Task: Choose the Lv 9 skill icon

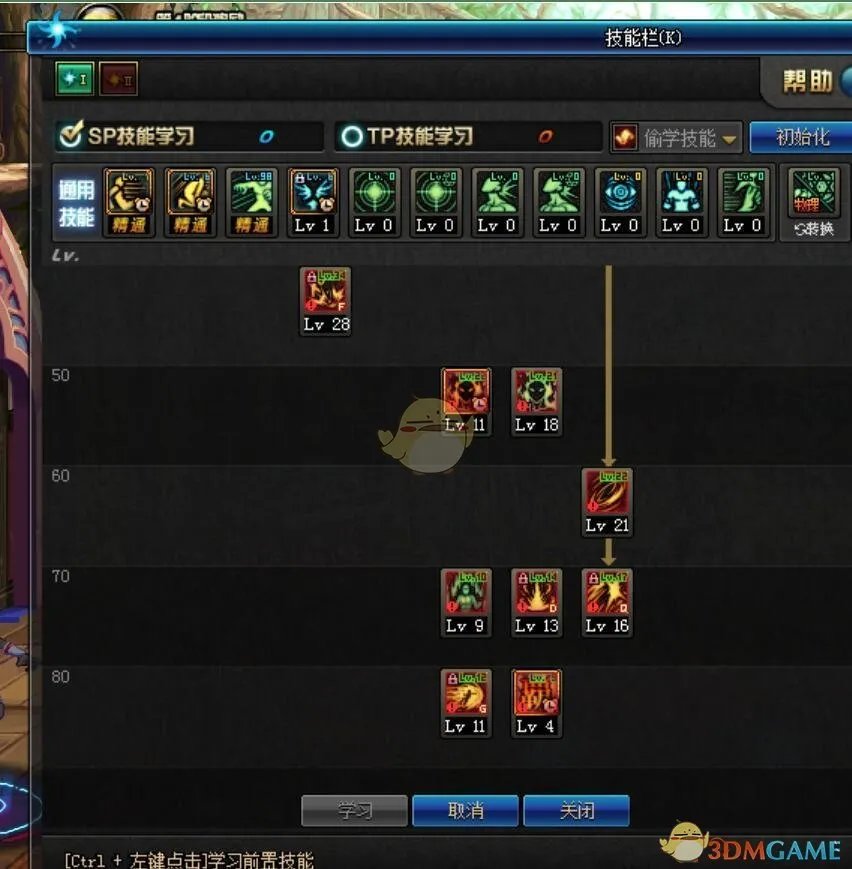Action: (x=466, y=594)
